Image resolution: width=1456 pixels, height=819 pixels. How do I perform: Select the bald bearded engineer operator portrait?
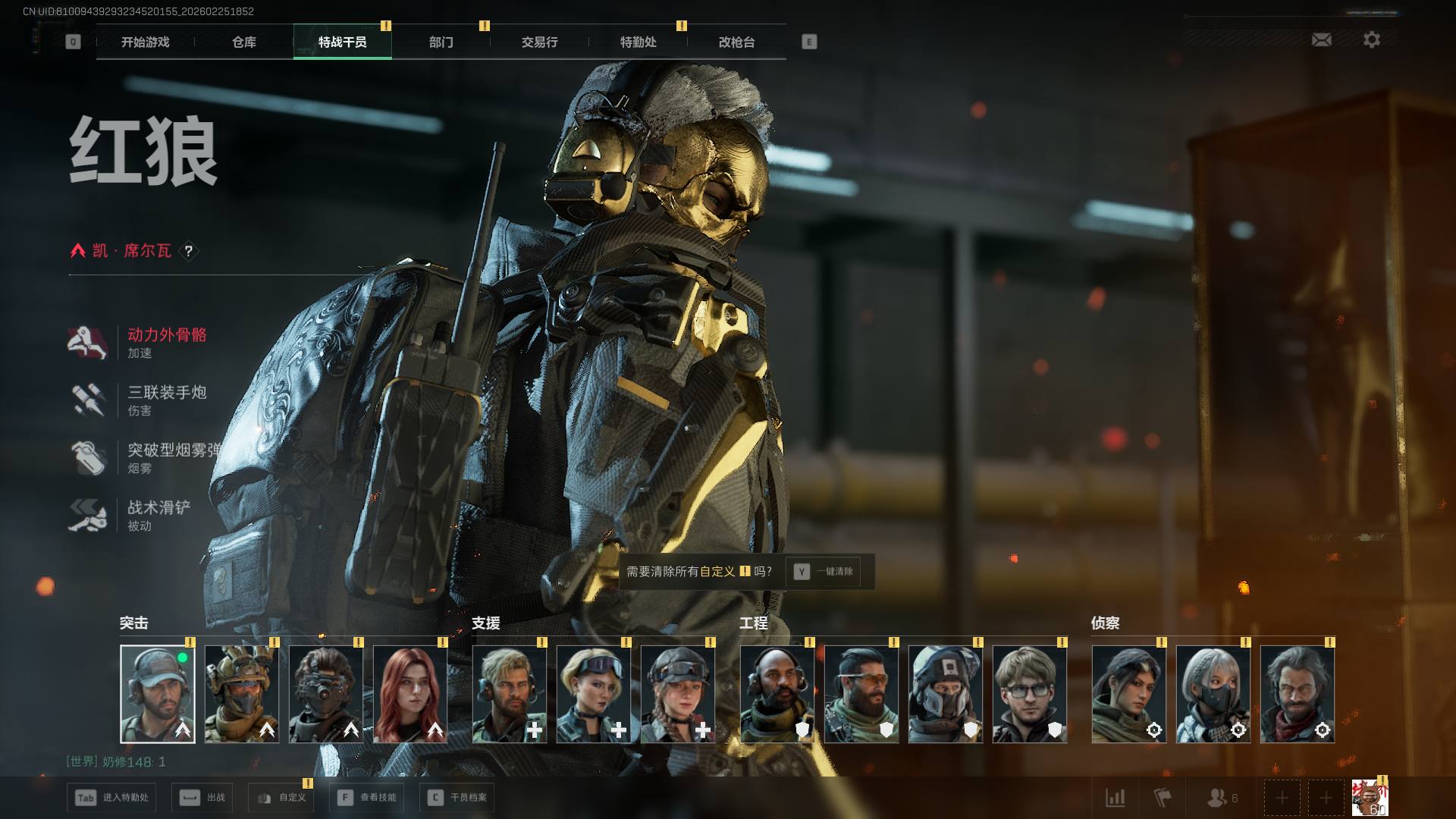tap(777, 694)
